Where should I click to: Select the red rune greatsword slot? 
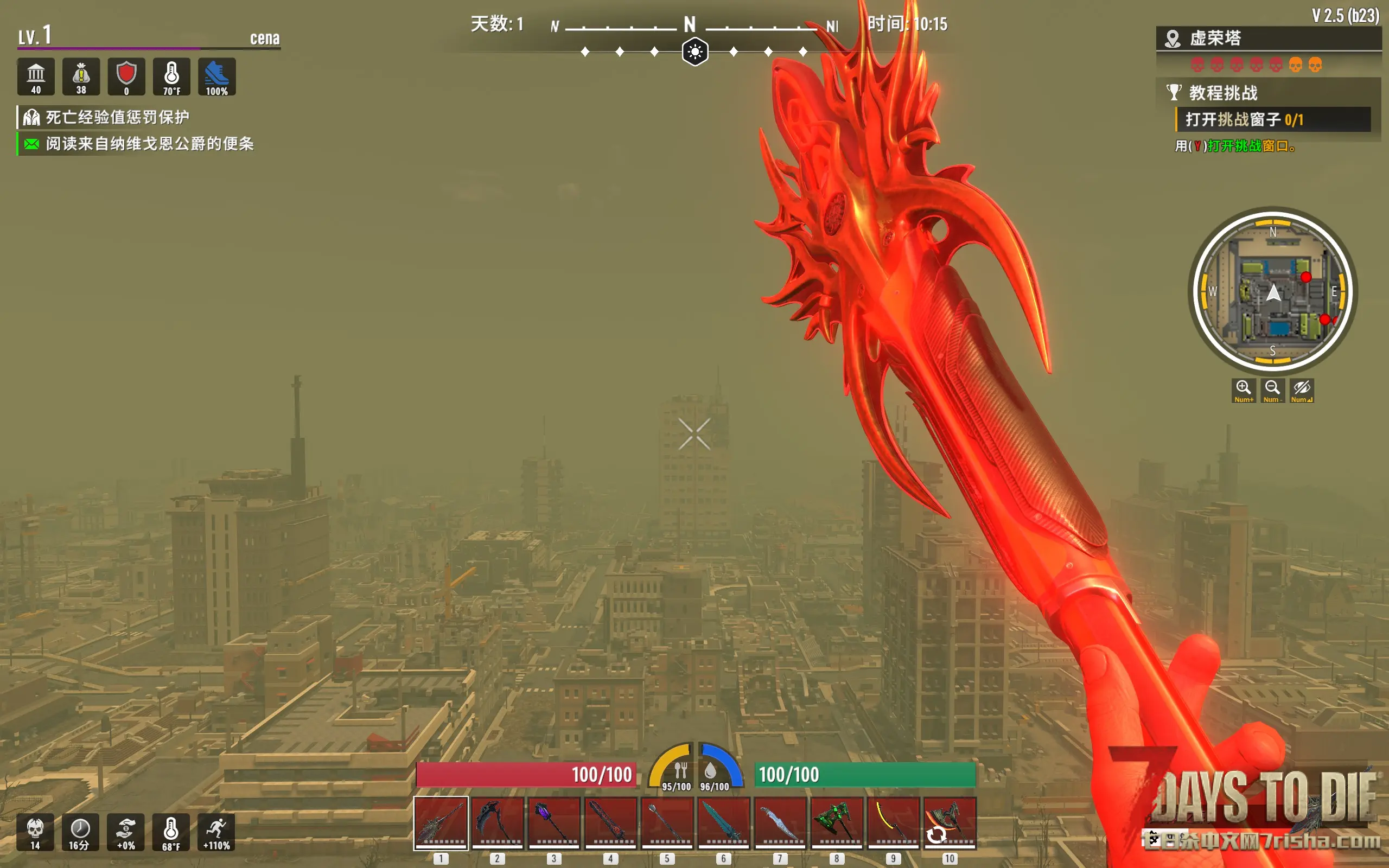coord(610,822)
